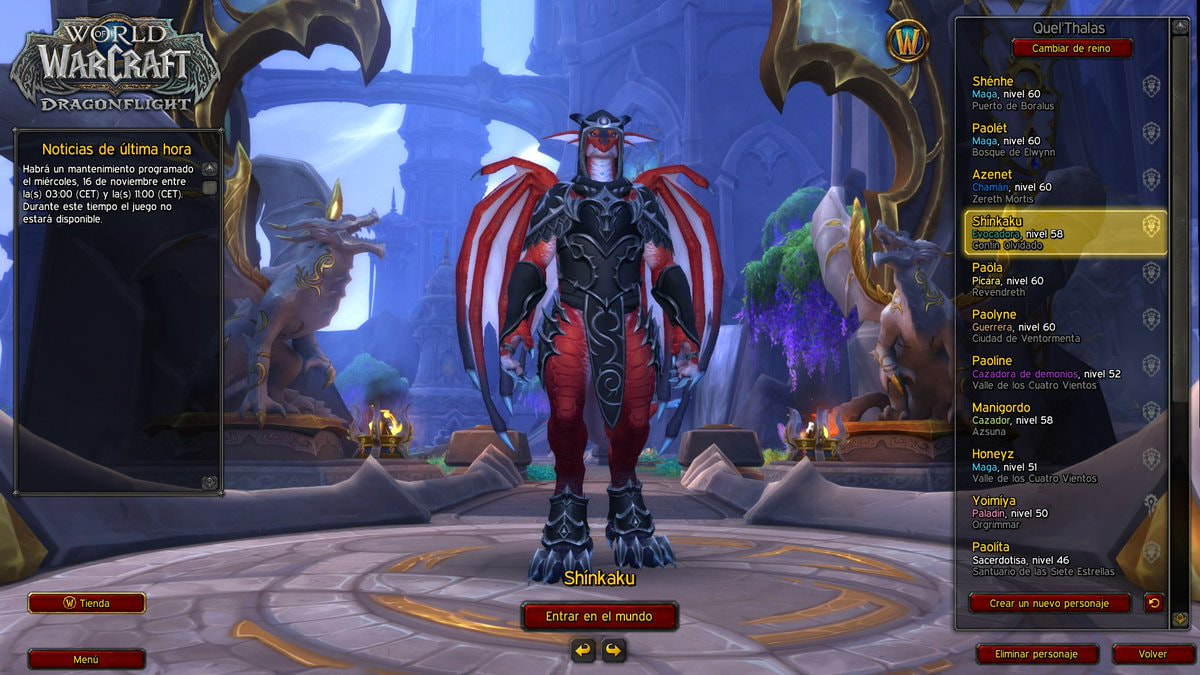
Task: Click Cambiar de reino button
Action: point(1072,48)
